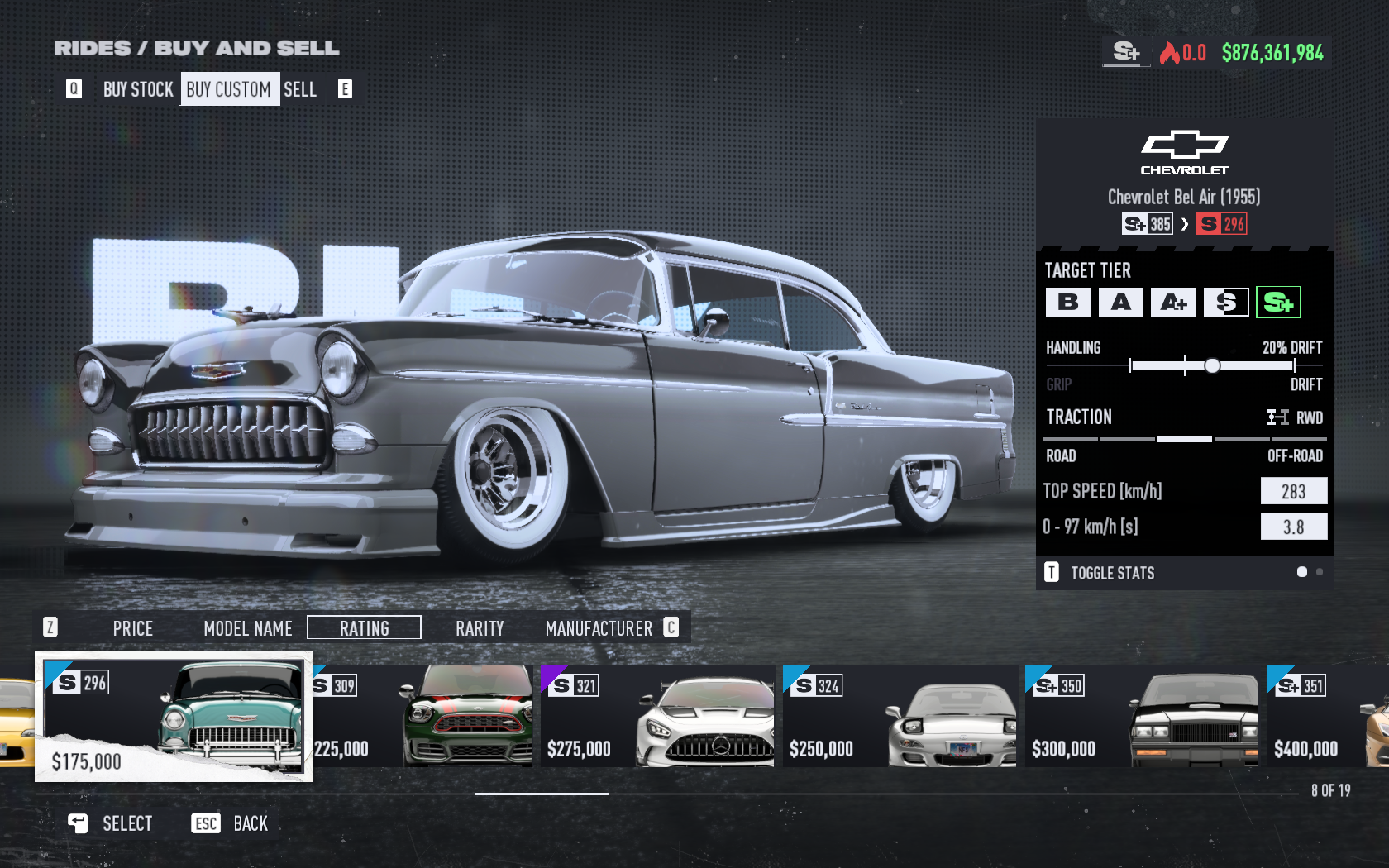Viewport: 1389px width, 868px height.
Task: Switch to the Buy Stock tab
Action: (138, 89)
